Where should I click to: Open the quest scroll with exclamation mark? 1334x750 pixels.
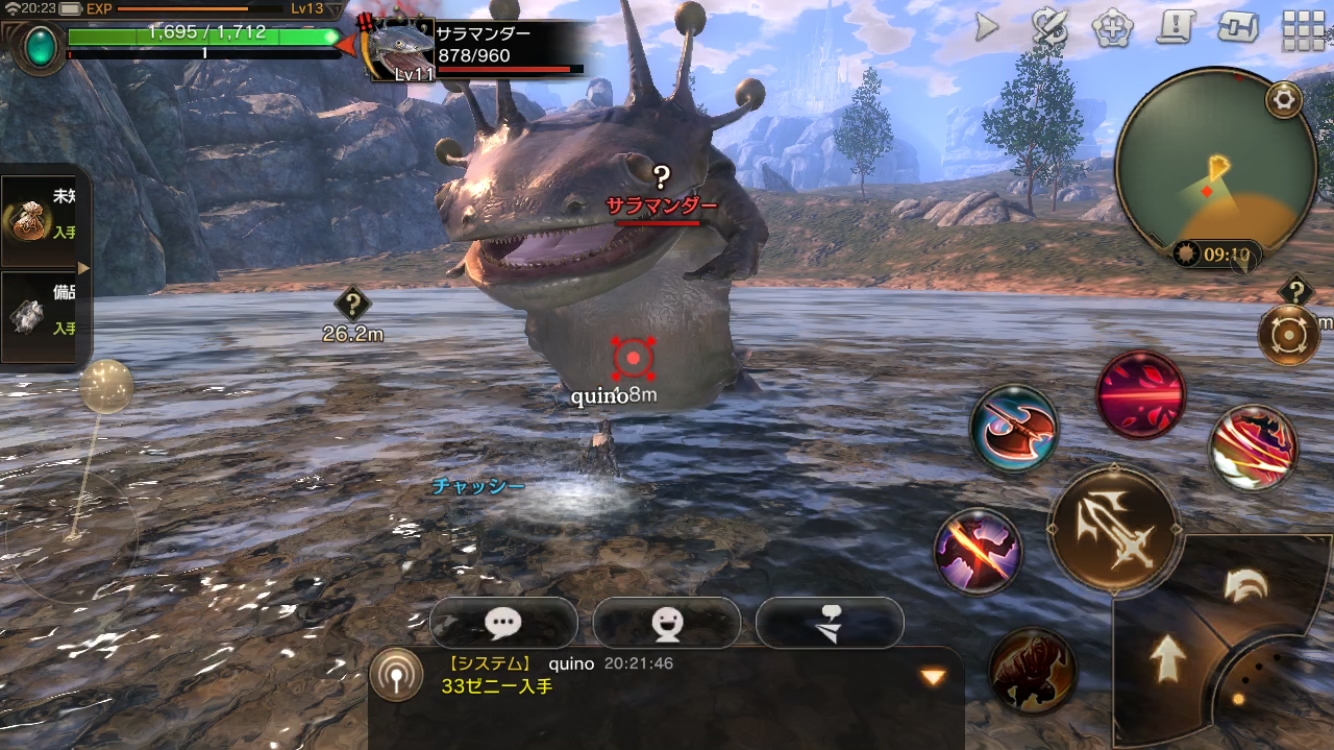(1177, 27)
